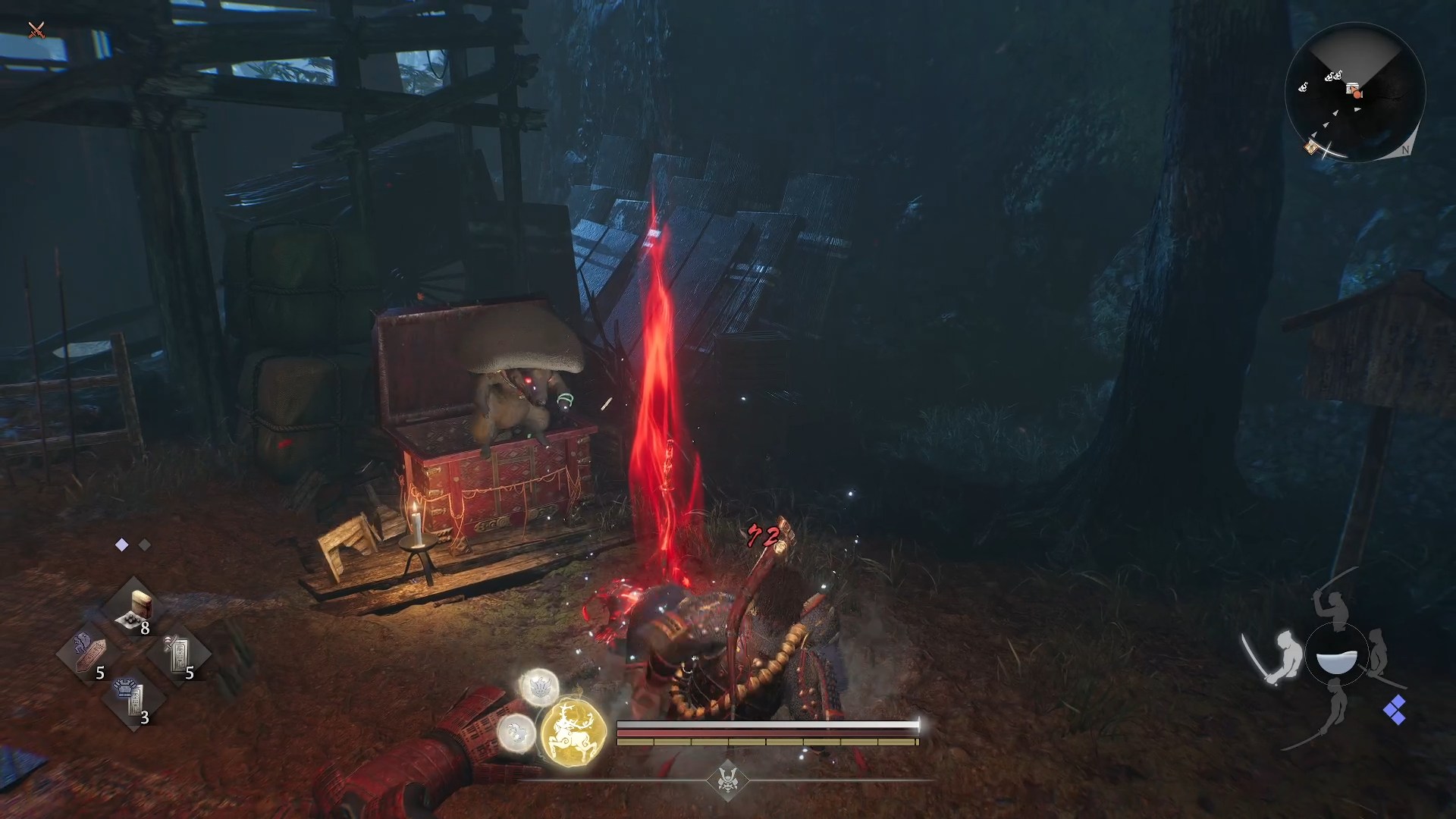Choose the lower silver guardian spirit orb
The height and width of the screenshot is (819, 1456).
(516, 733)
